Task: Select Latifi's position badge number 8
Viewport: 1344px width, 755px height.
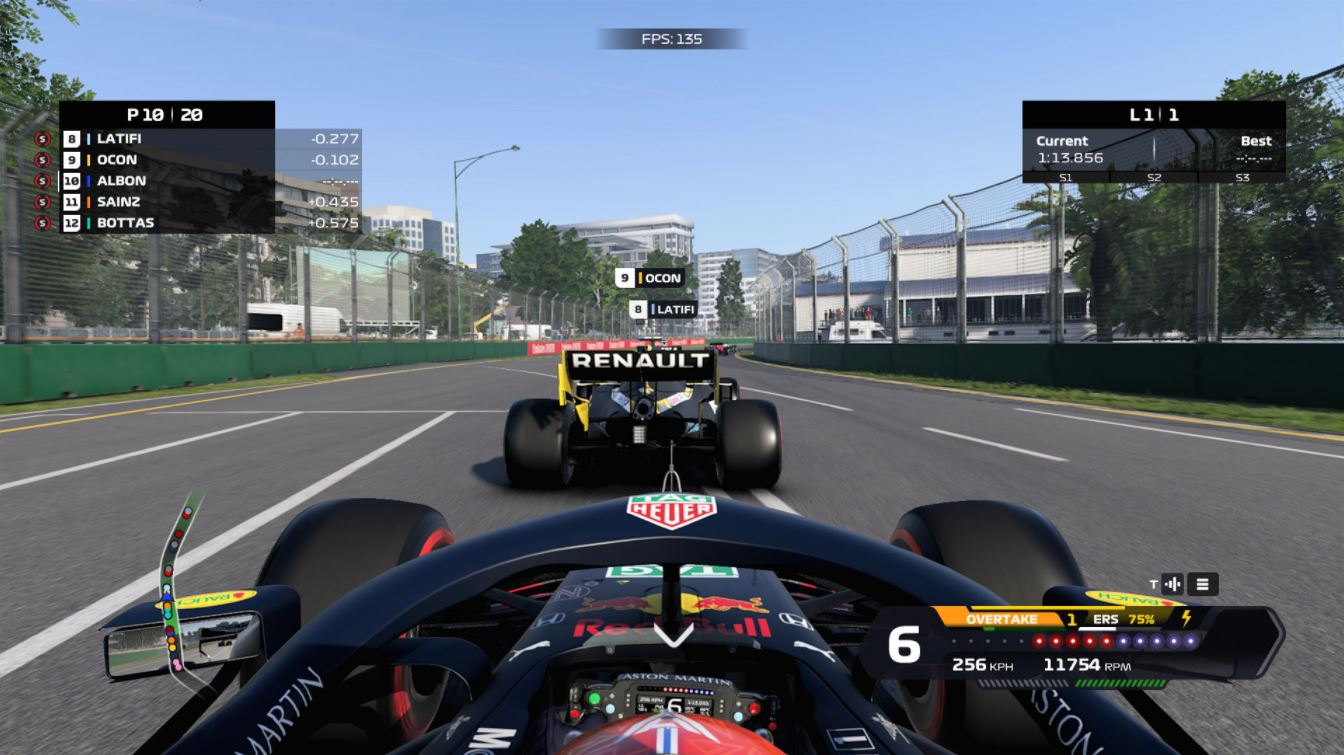Action: pyautogui.click(x=71, y=139)
